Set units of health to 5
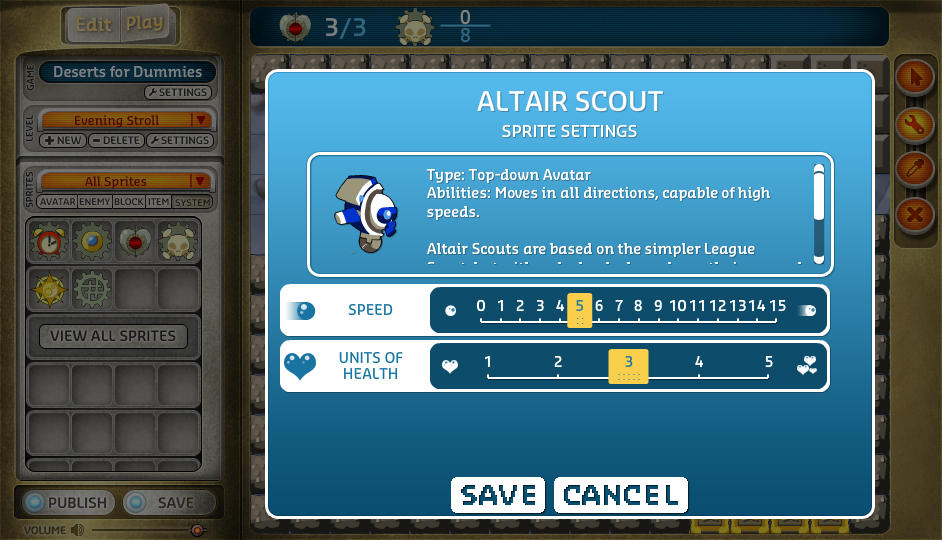This screenshot has width=942, height=540. (769, 363)
